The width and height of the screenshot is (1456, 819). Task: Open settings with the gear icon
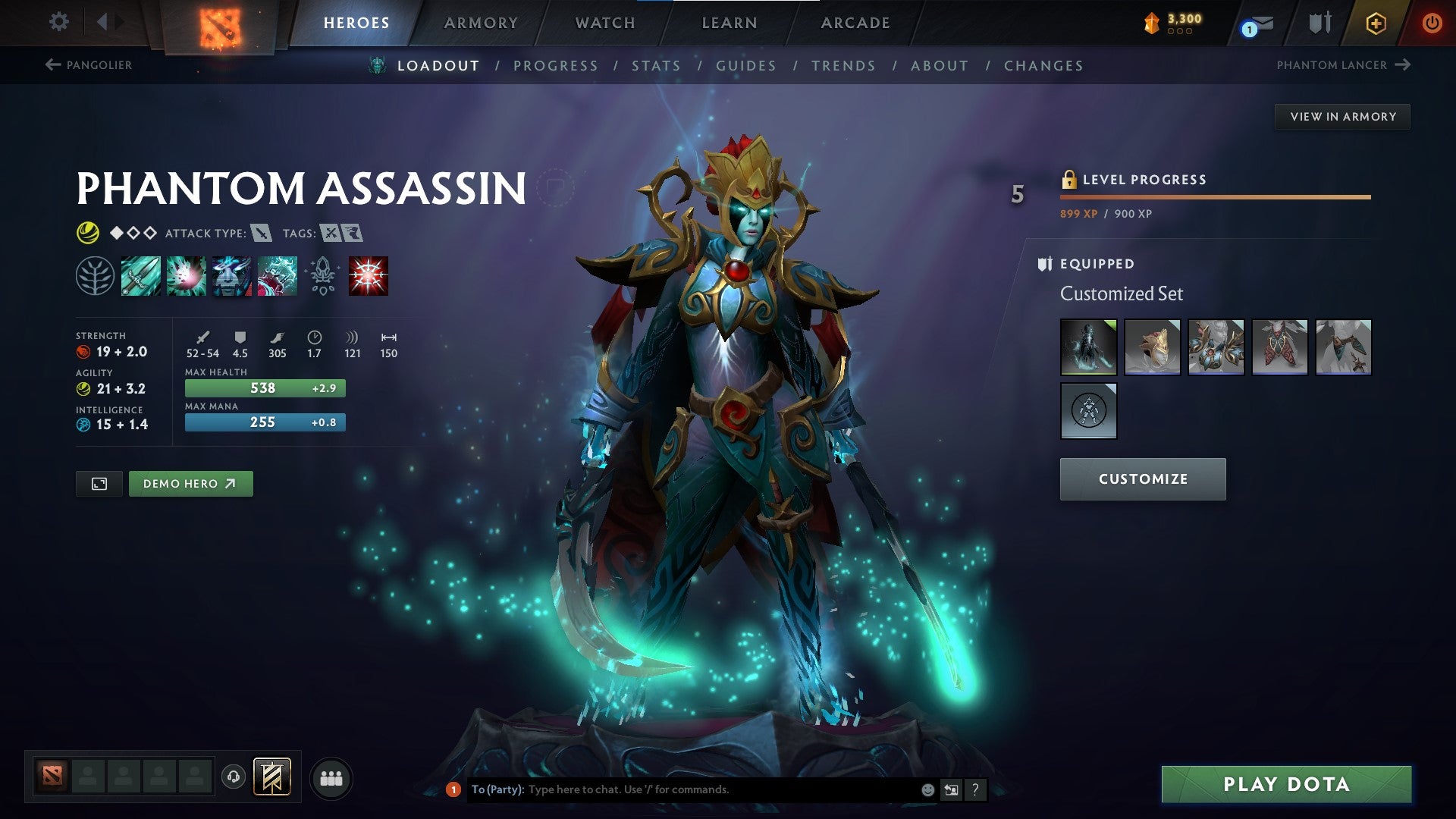[58, 22]
